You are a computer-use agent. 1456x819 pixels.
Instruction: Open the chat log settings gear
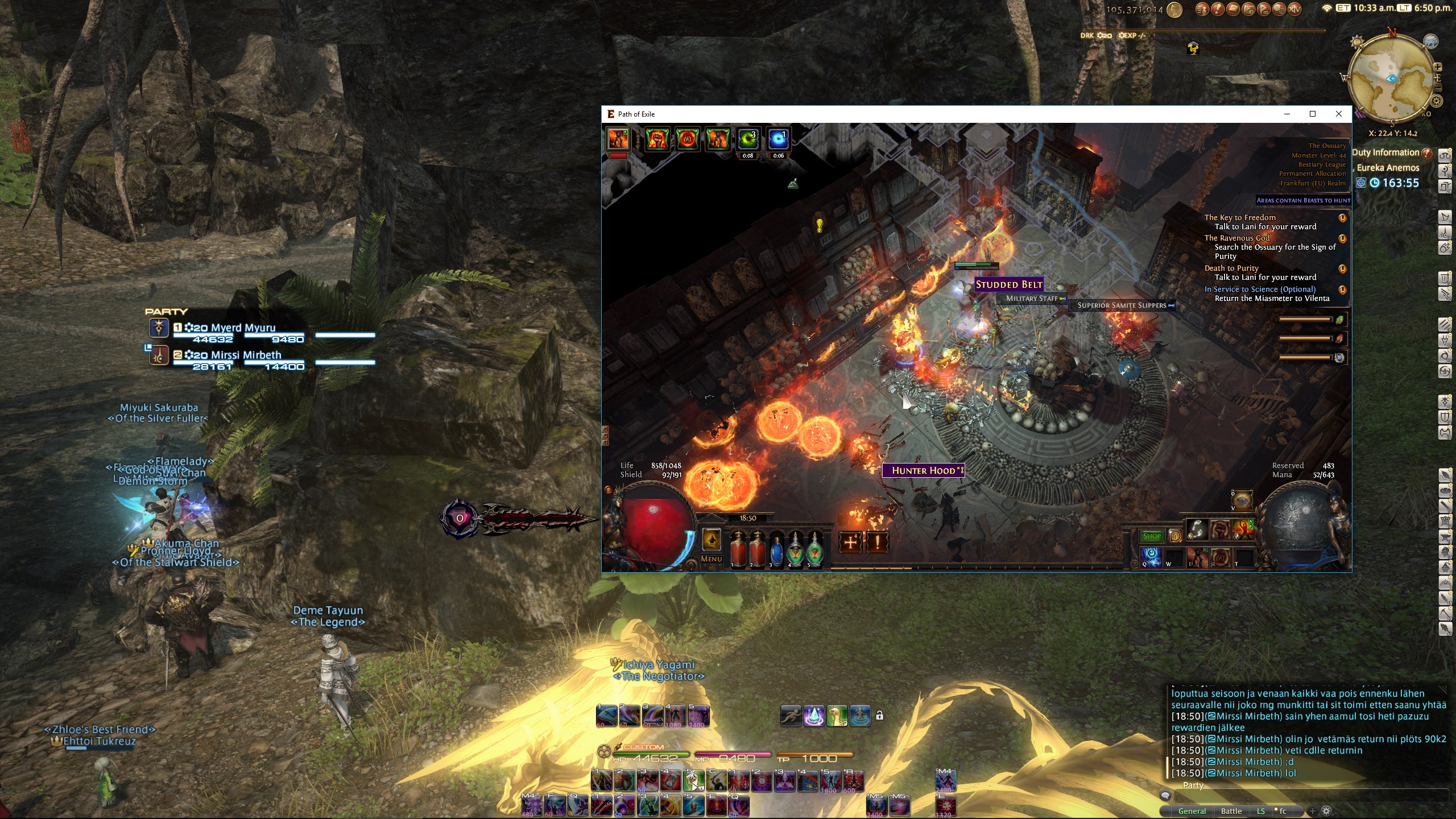1326,811
